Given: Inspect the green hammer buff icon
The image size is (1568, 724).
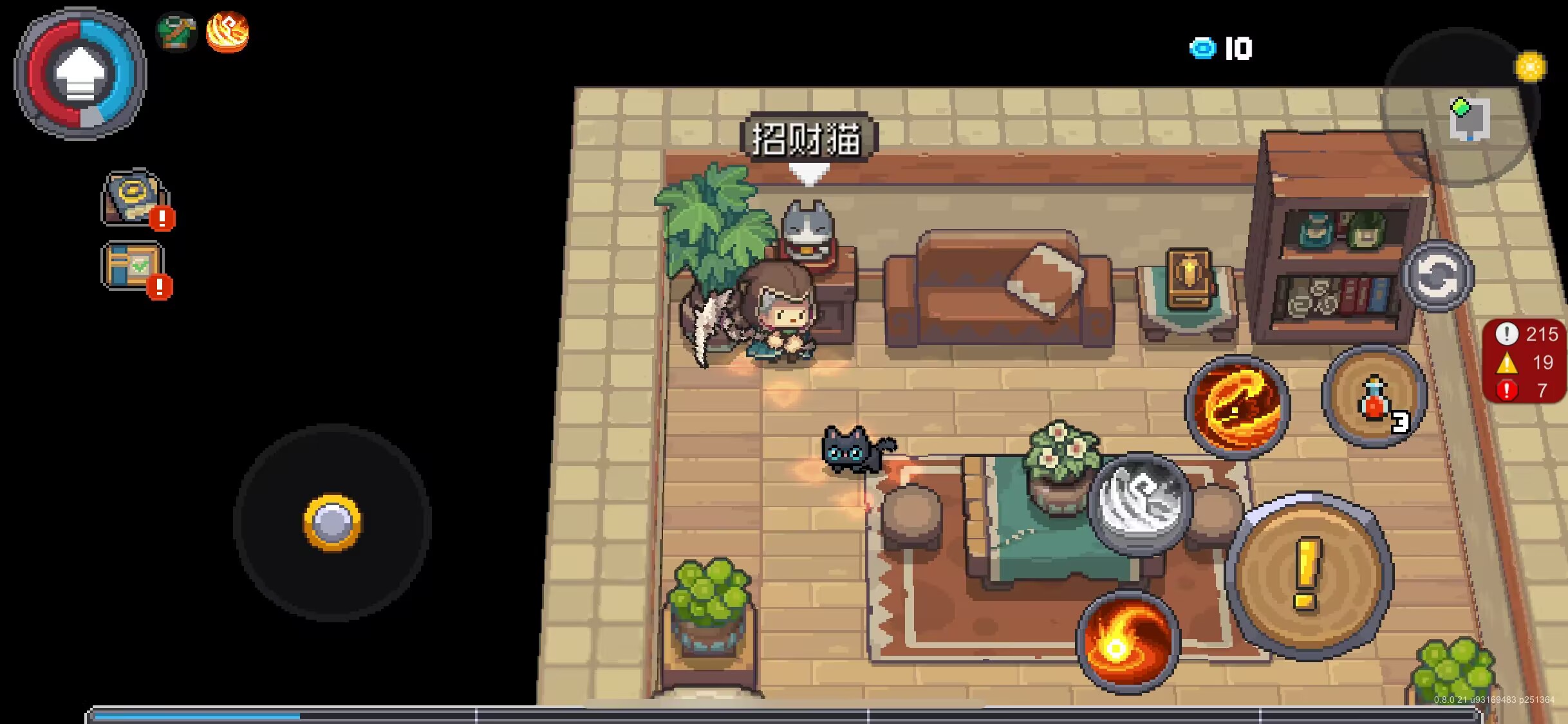Looking at the screenshot, I should point(176,32).
